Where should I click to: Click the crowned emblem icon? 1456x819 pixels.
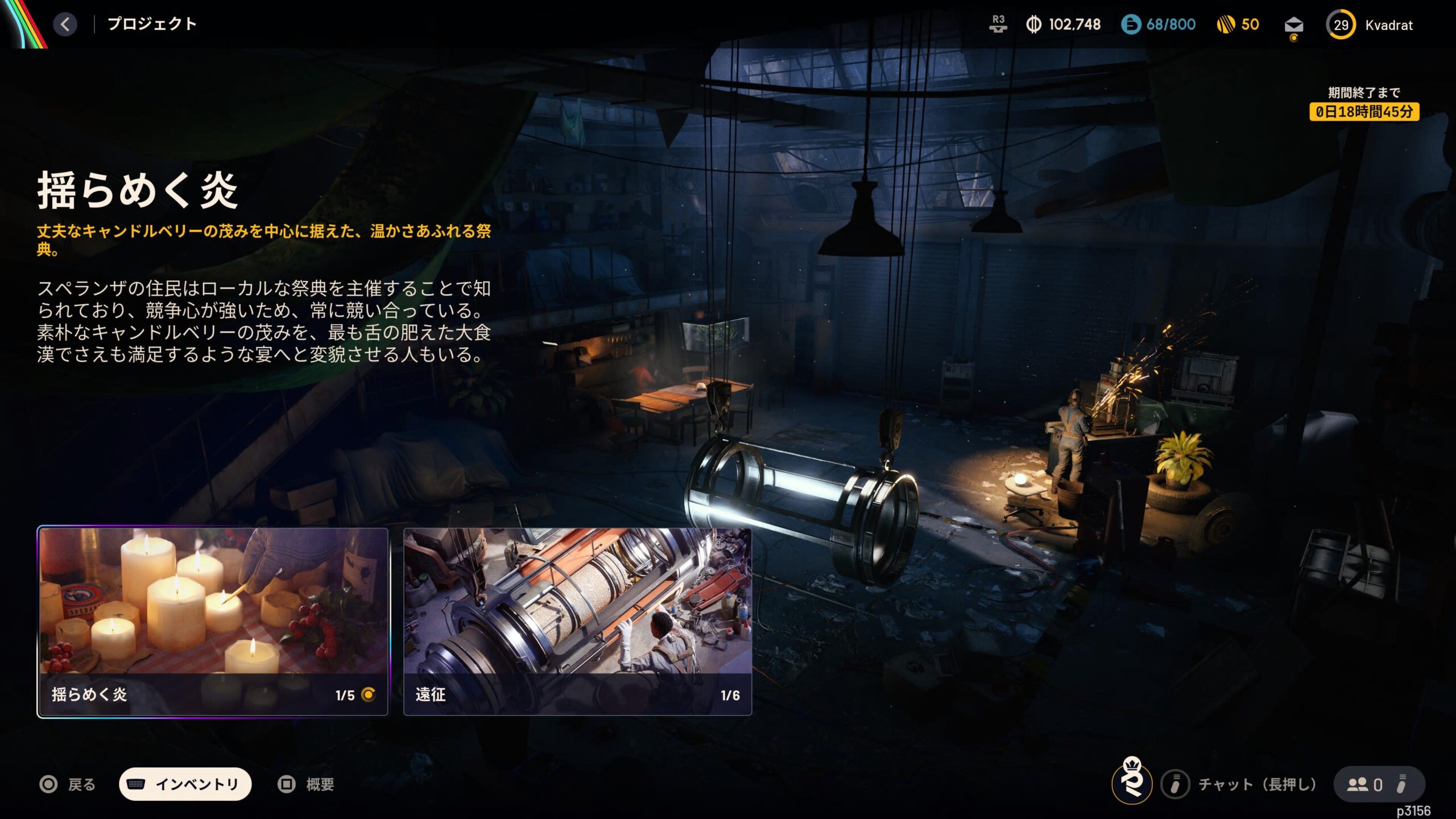(x=1132, y=782)
